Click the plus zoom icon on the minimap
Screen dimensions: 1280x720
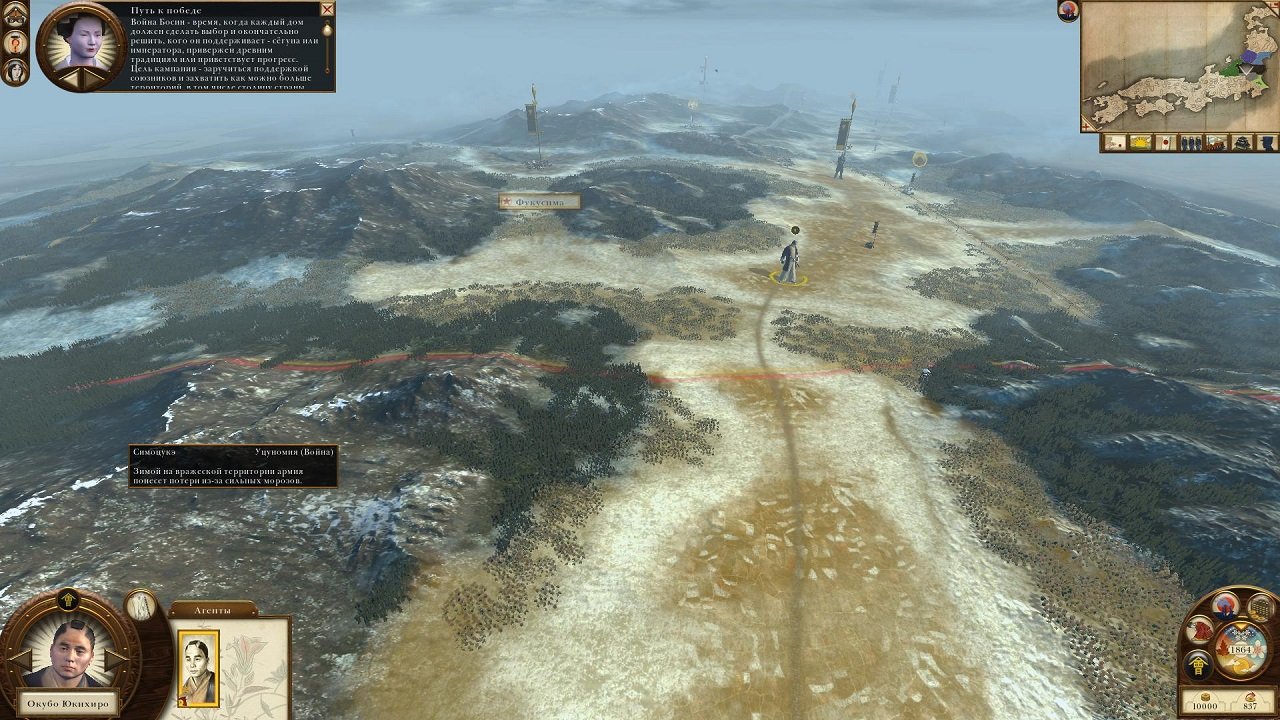(1087, 127)
